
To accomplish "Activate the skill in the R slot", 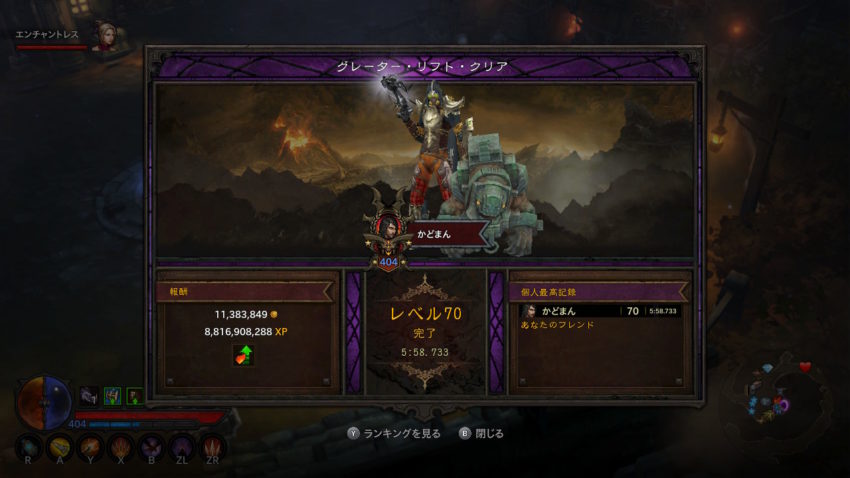I will (x=29, y=446).
